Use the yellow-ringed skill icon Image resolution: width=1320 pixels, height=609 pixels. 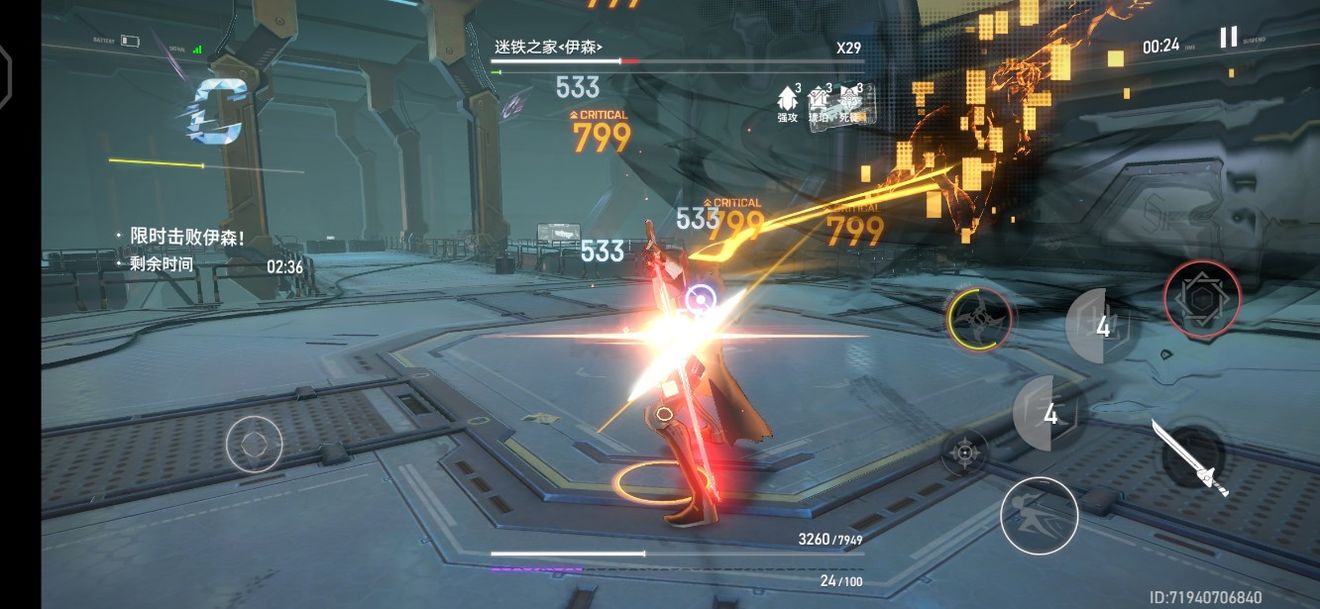pyautogui.click(x=980, y=318)
